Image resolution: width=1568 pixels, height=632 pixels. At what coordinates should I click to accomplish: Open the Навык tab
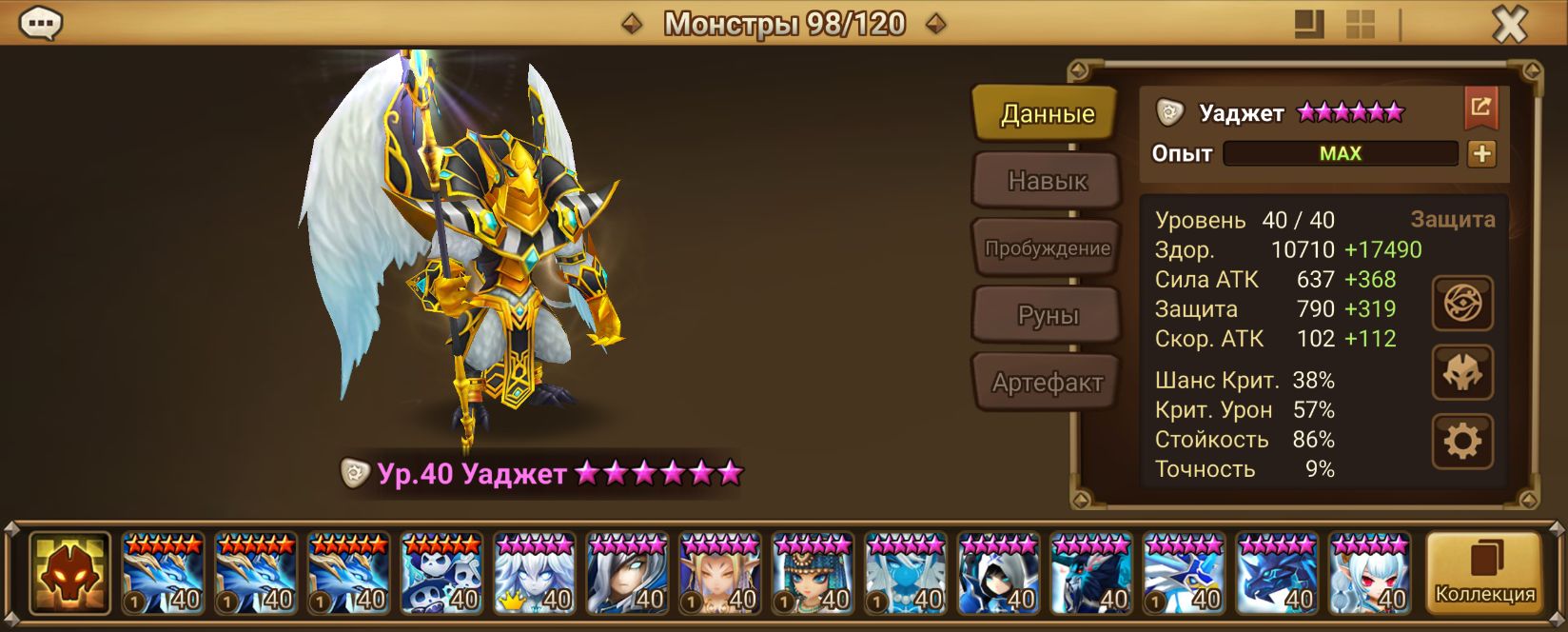point(1046,181)
